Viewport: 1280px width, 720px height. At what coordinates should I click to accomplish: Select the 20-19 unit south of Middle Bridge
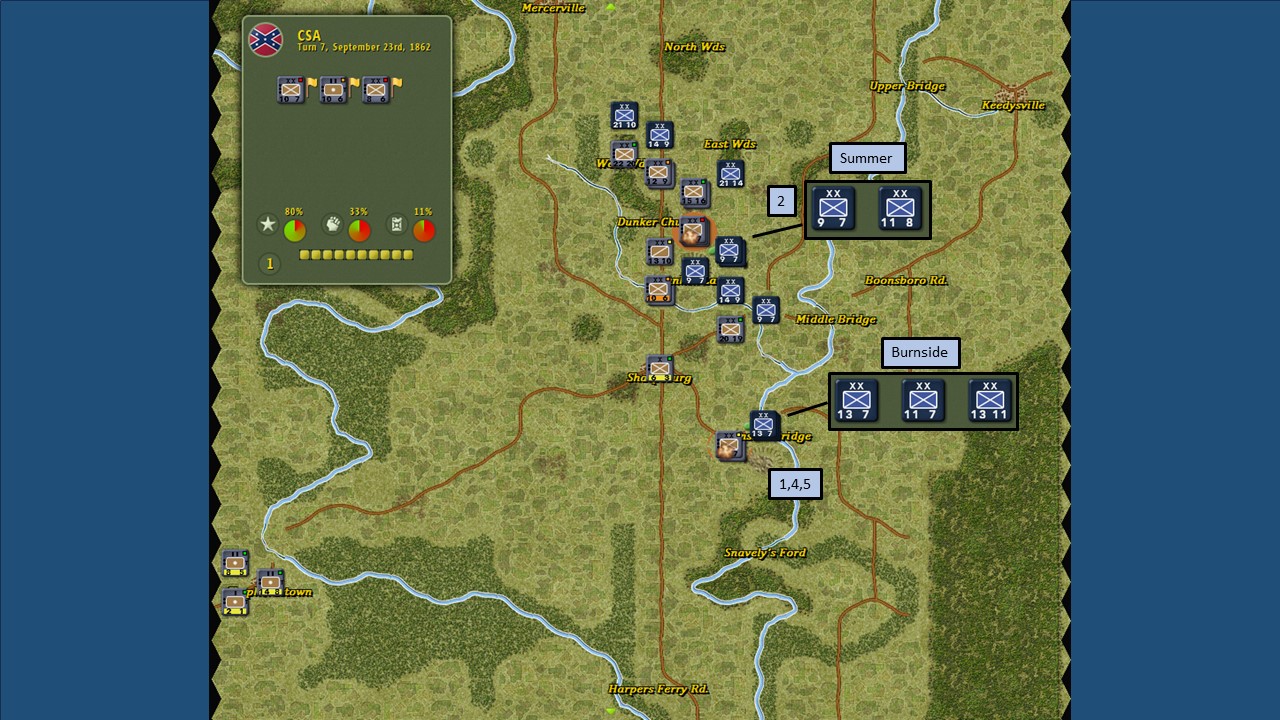tap(730, 328)
